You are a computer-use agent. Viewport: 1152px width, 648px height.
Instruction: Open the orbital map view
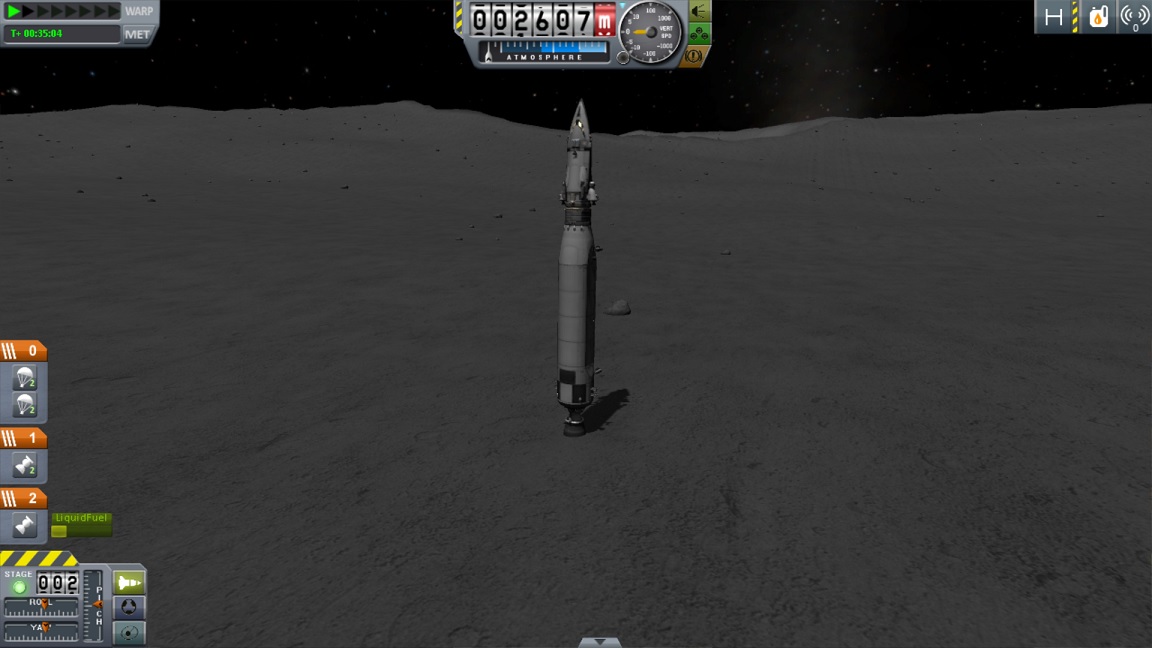pos(129,633)
